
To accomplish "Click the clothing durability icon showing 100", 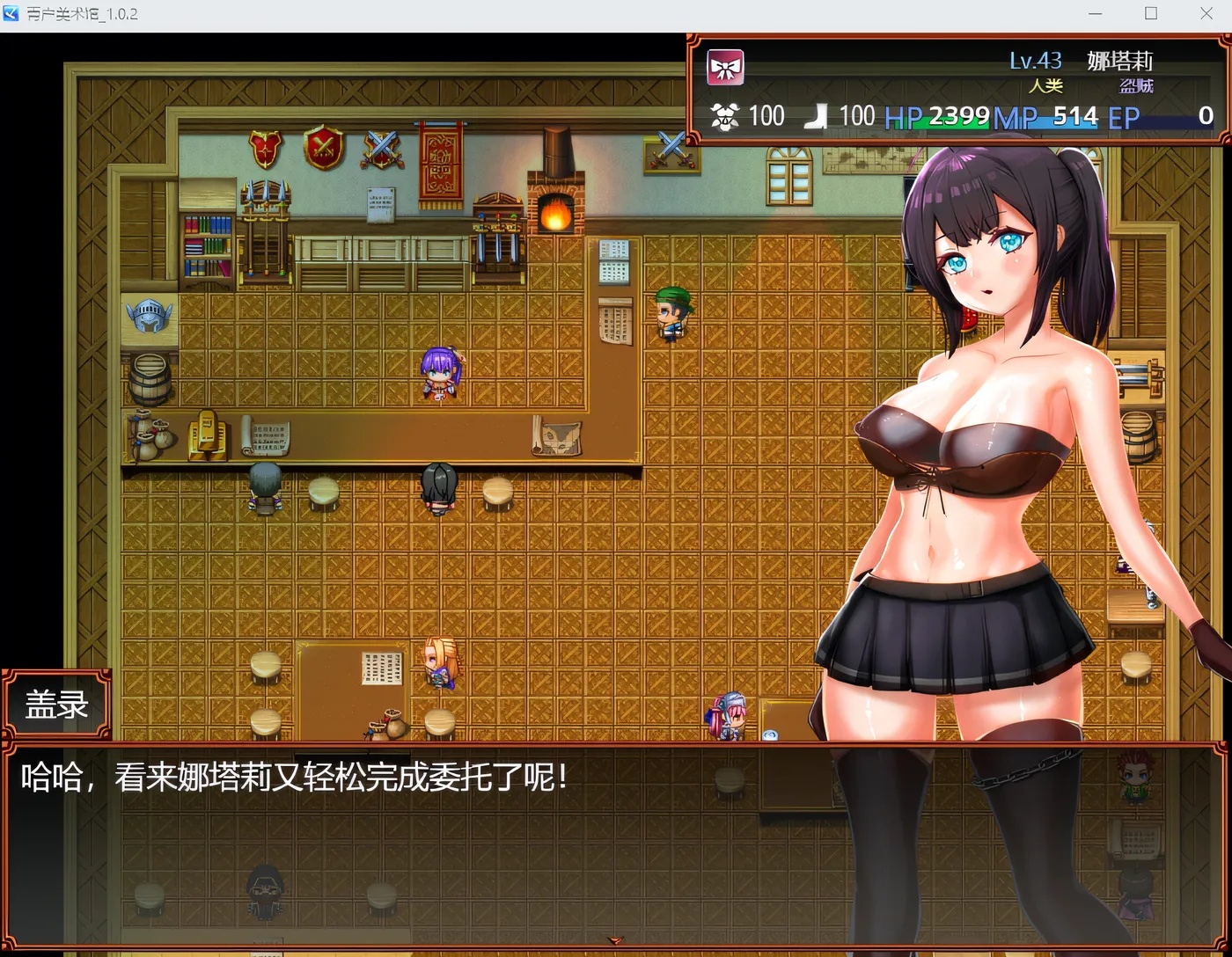I will pos(725,115).
